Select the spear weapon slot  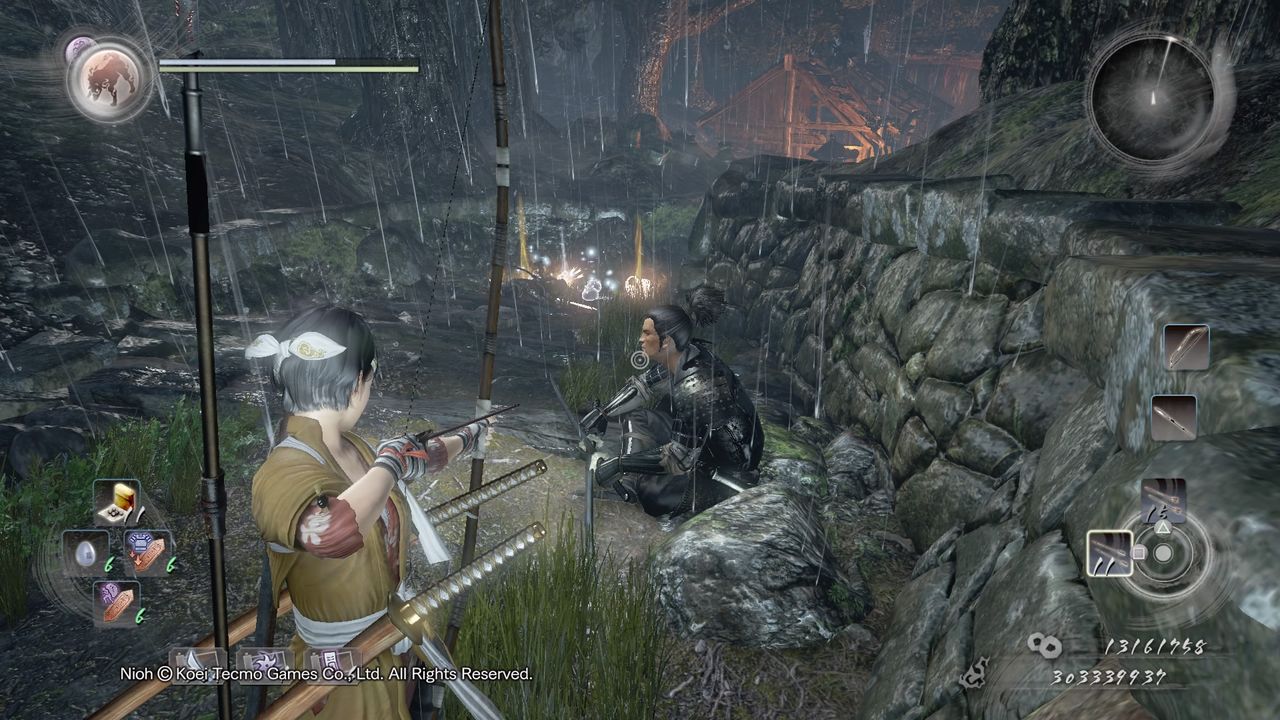point(1174,417)
